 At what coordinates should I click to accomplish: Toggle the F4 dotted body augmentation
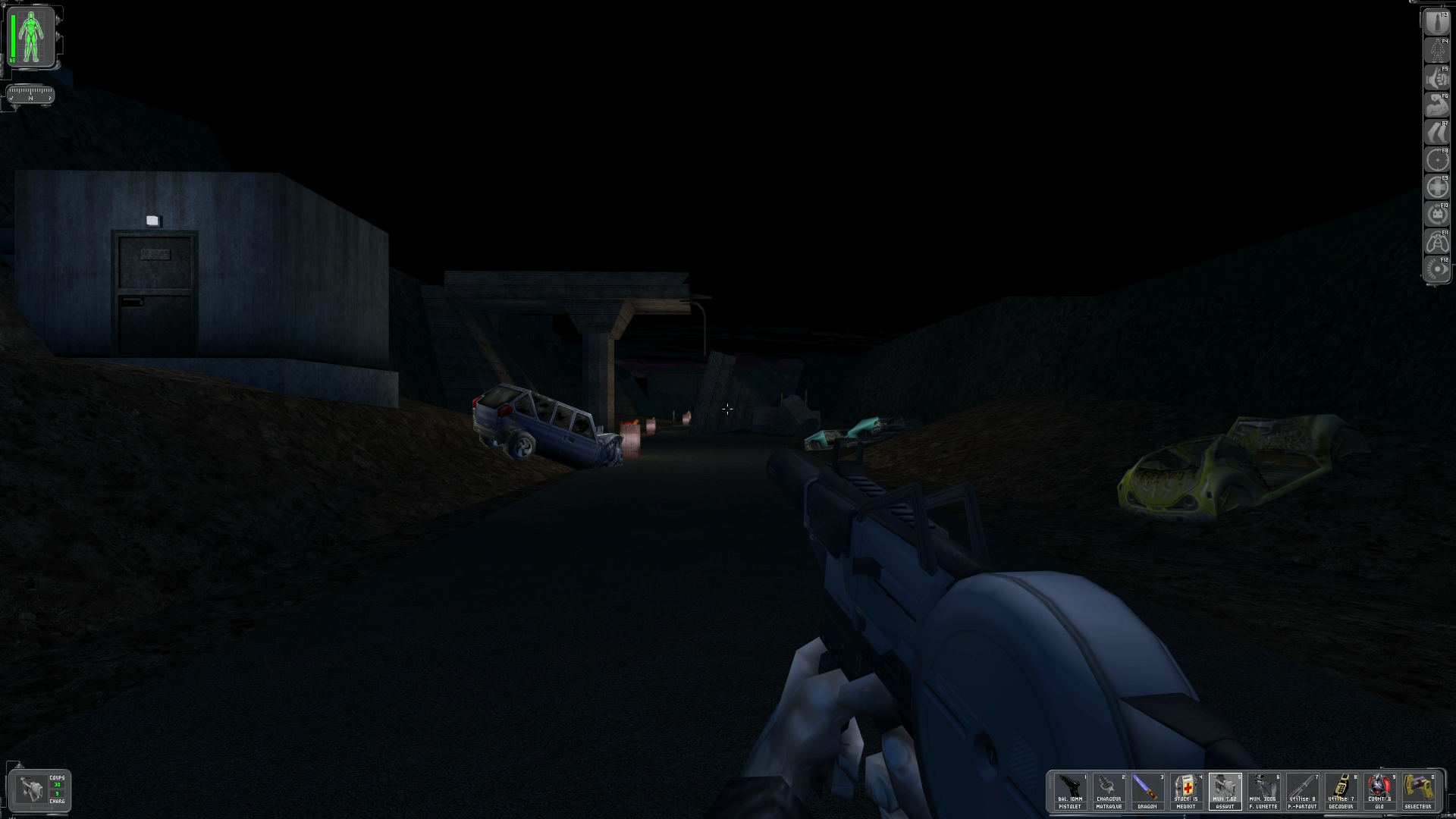tap(1436, 51)
